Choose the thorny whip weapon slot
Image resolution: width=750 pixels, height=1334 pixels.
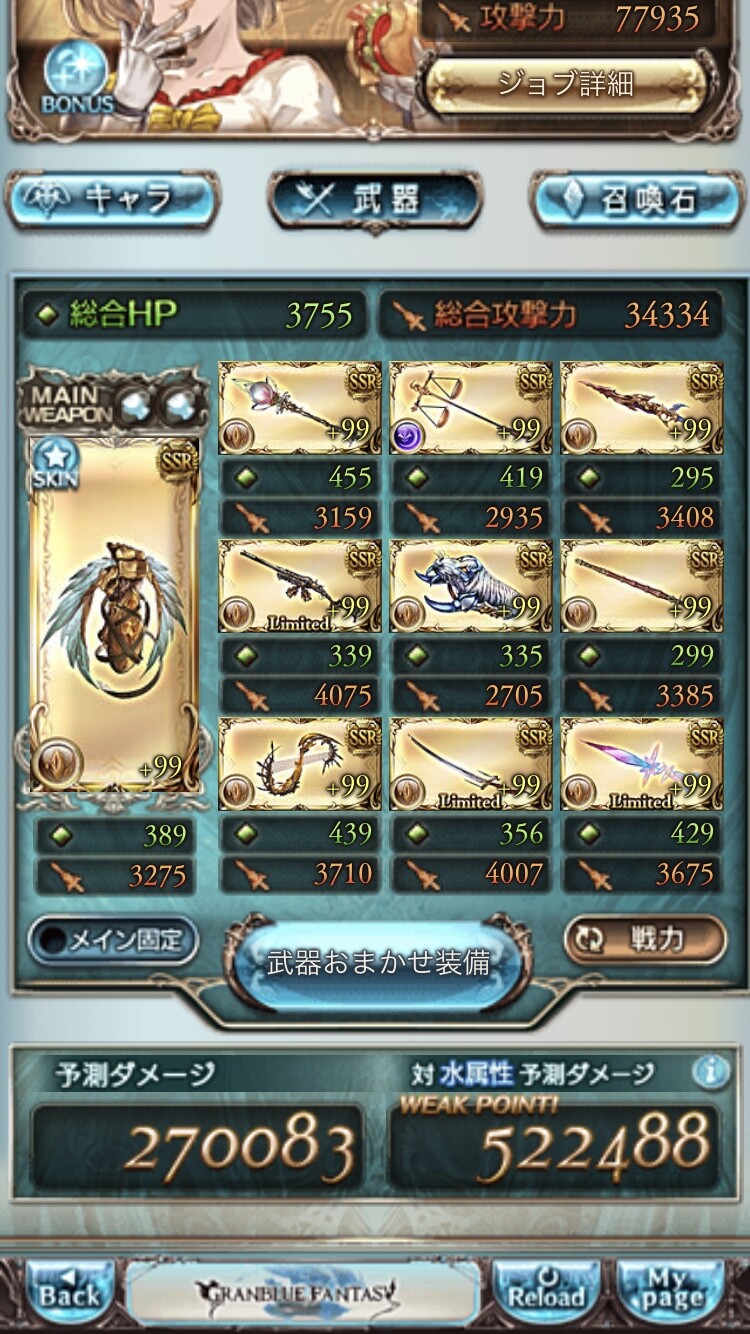point(299,763)
